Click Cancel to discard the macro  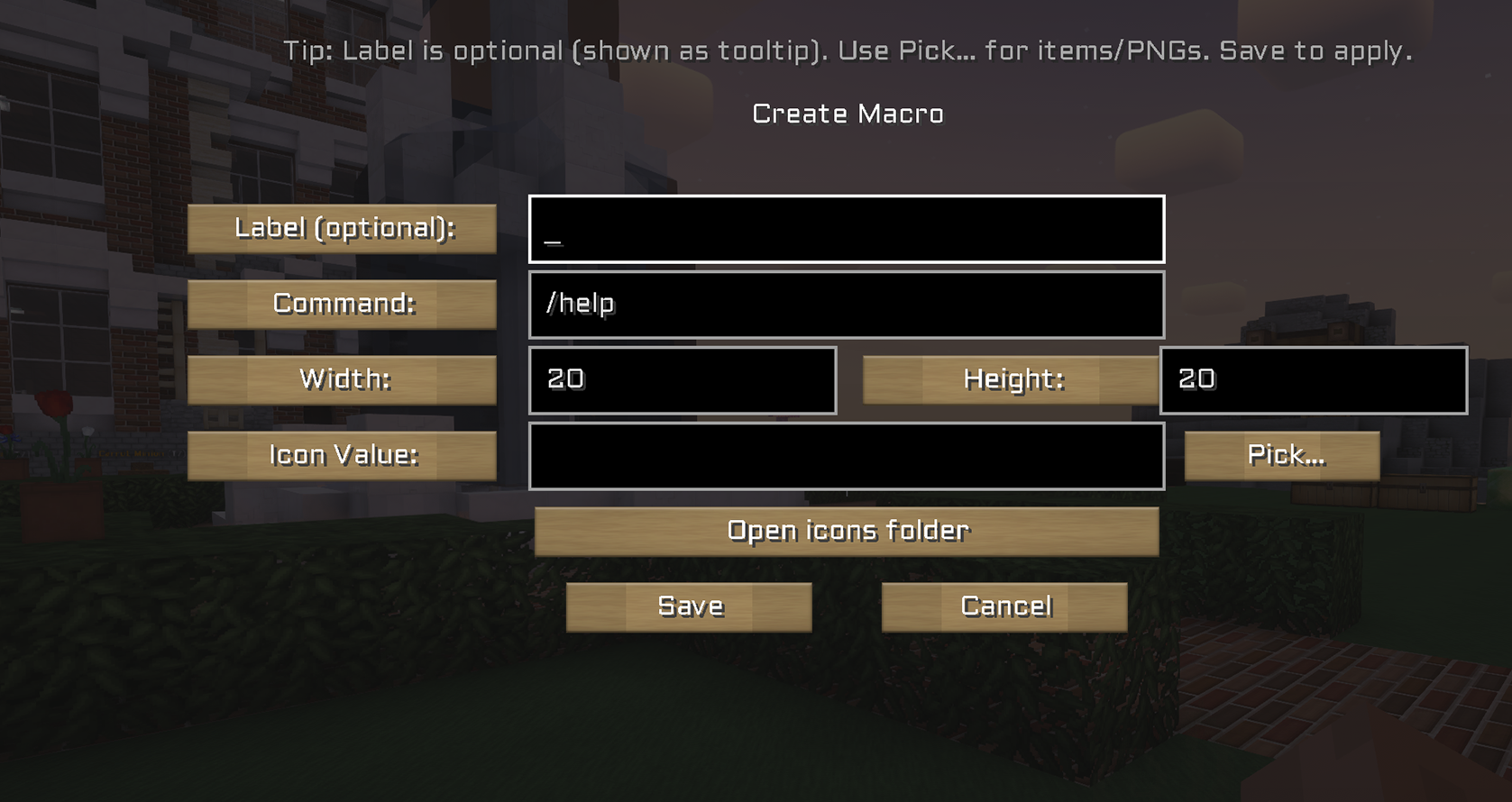1003,606
